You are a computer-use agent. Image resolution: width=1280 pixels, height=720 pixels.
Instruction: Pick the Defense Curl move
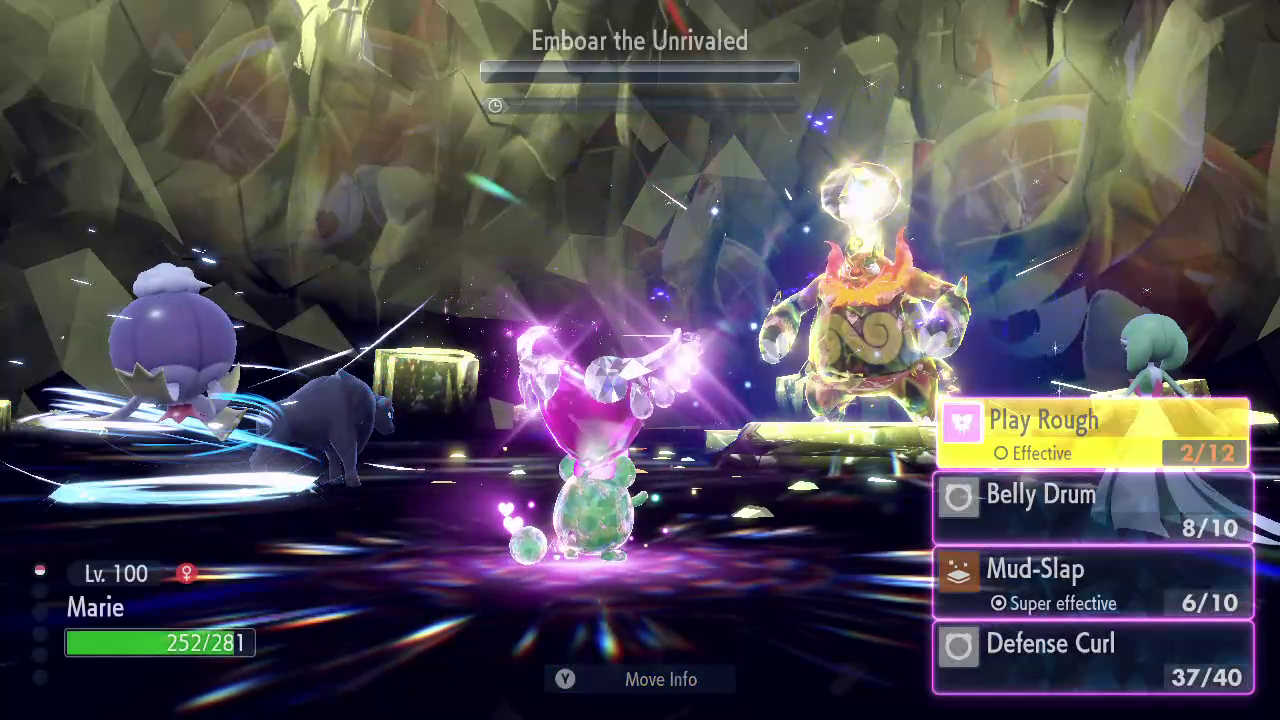click(1093, 657)
